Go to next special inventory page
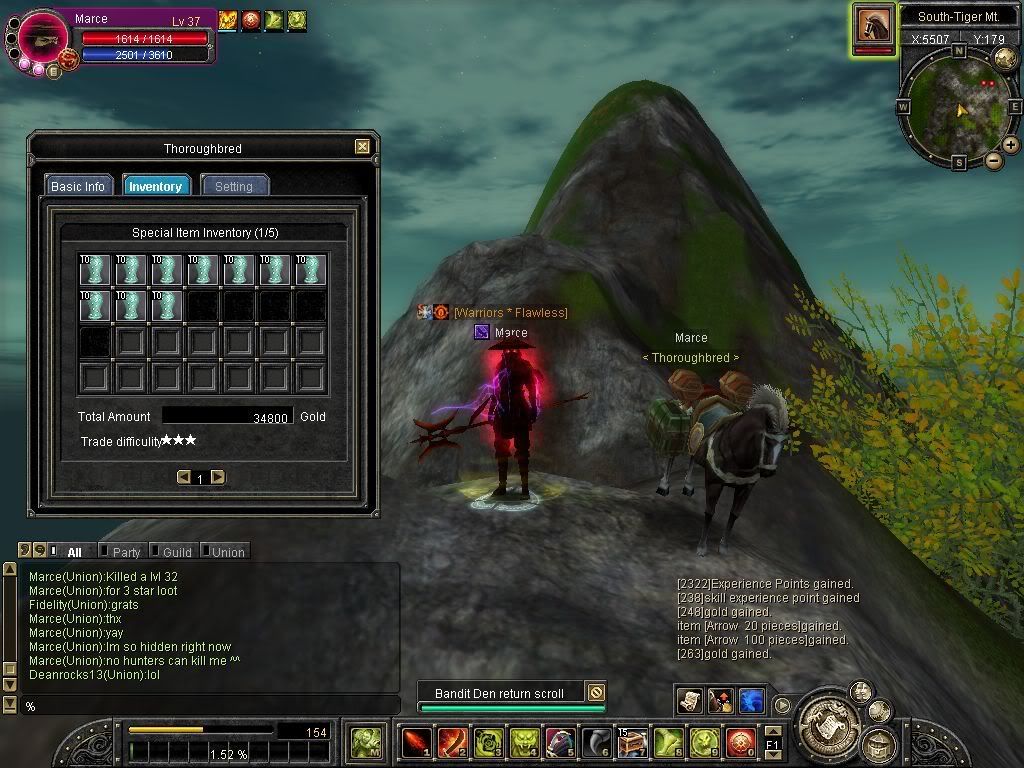The image size is (1024, 768). [218, 477]
